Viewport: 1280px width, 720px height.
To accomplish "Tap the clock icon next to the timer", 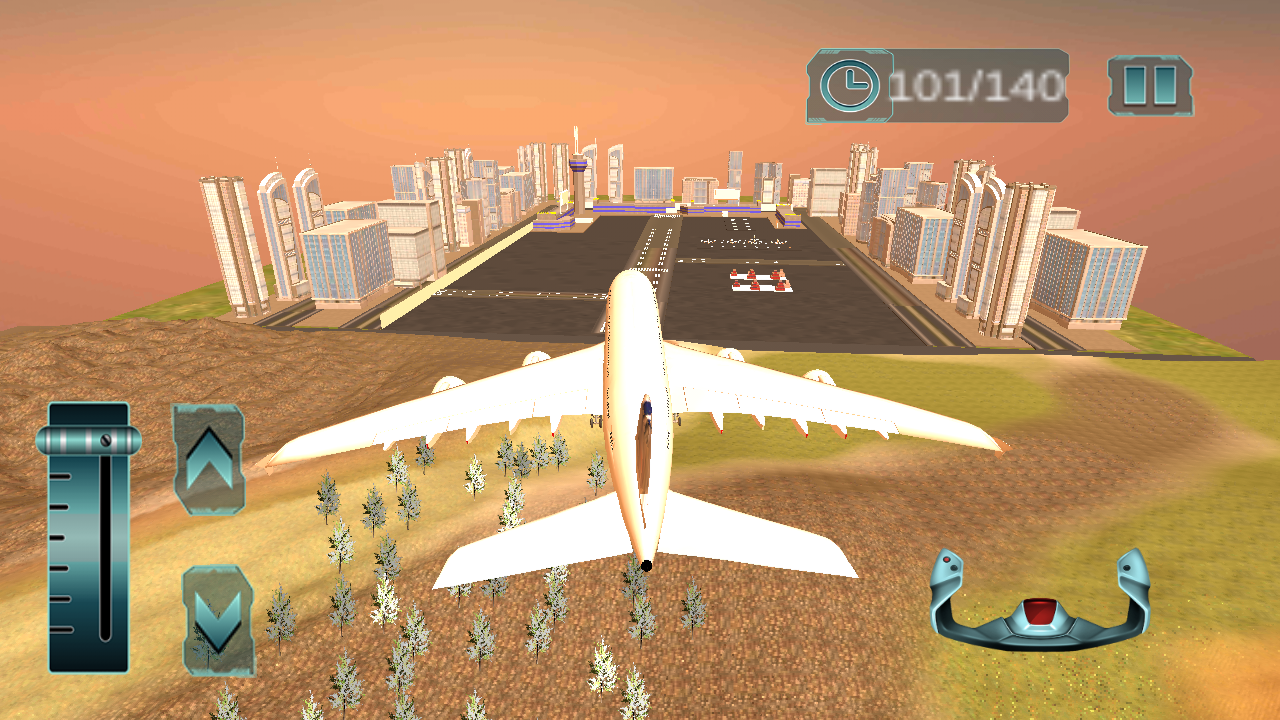I will [x=849, y=83].
